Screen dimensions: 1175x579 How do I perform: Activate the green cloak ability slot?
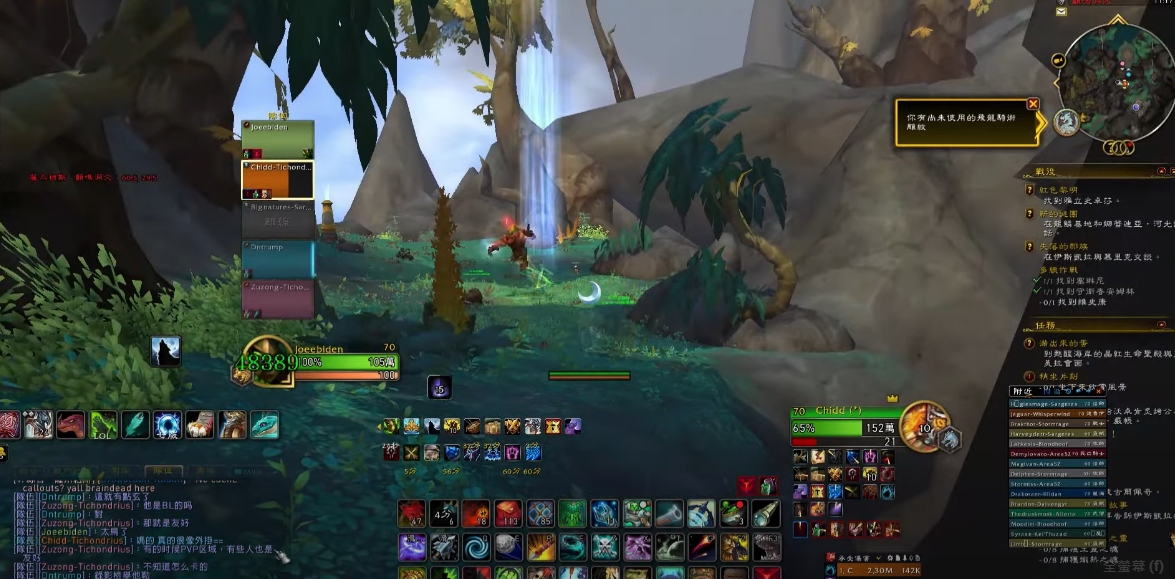tap(572, 514)
